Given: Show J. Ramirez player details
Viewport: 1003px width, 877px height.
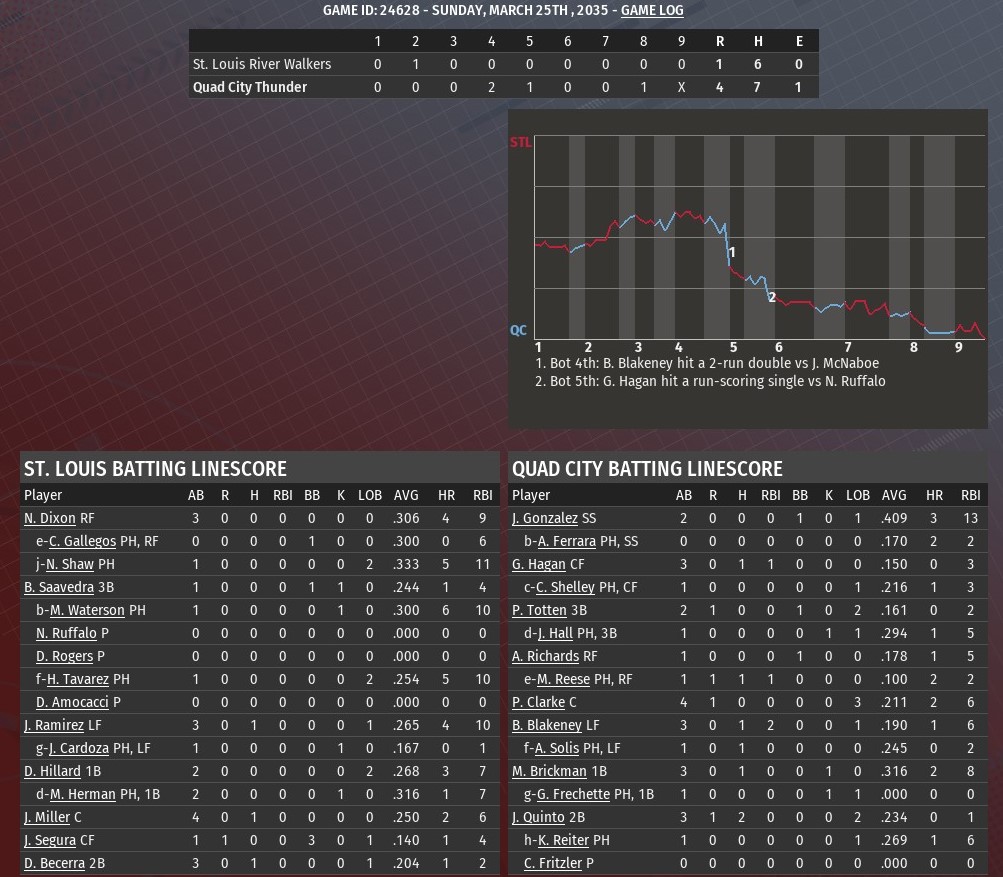Looking at the screenshot, I should pos(54,725).
